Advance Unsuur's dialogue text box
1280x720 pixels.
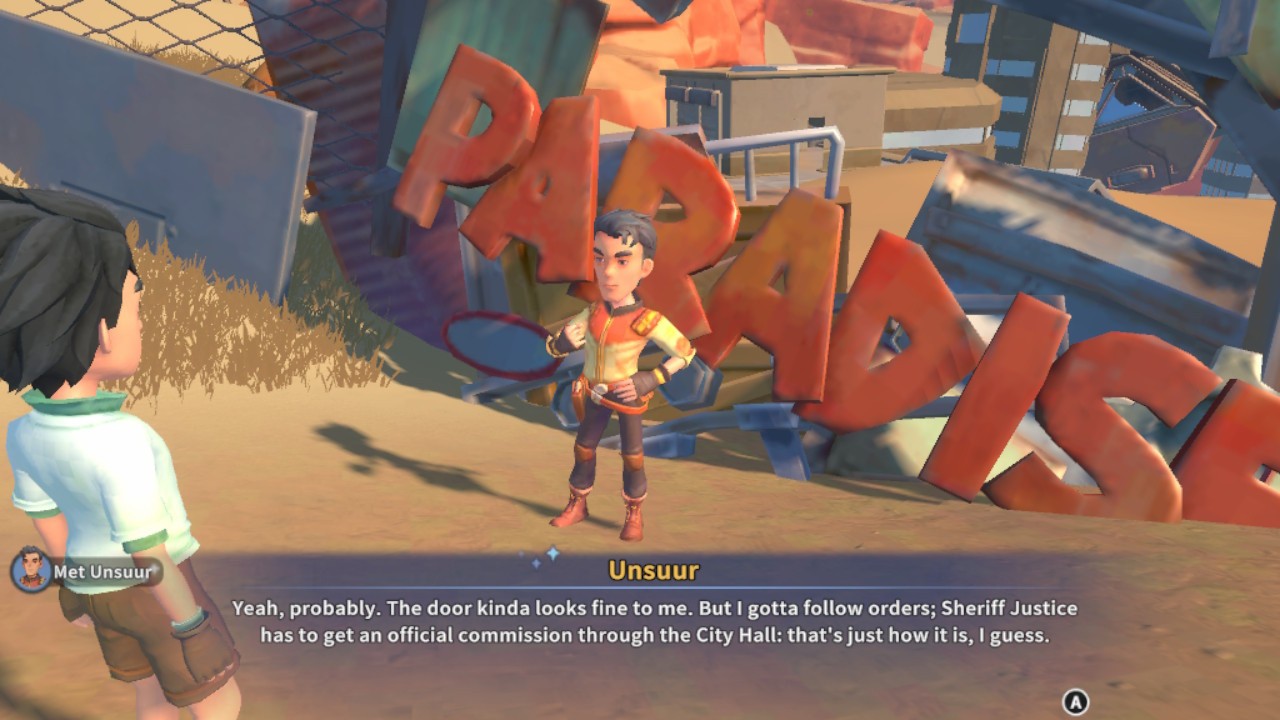coord(1075,702)
